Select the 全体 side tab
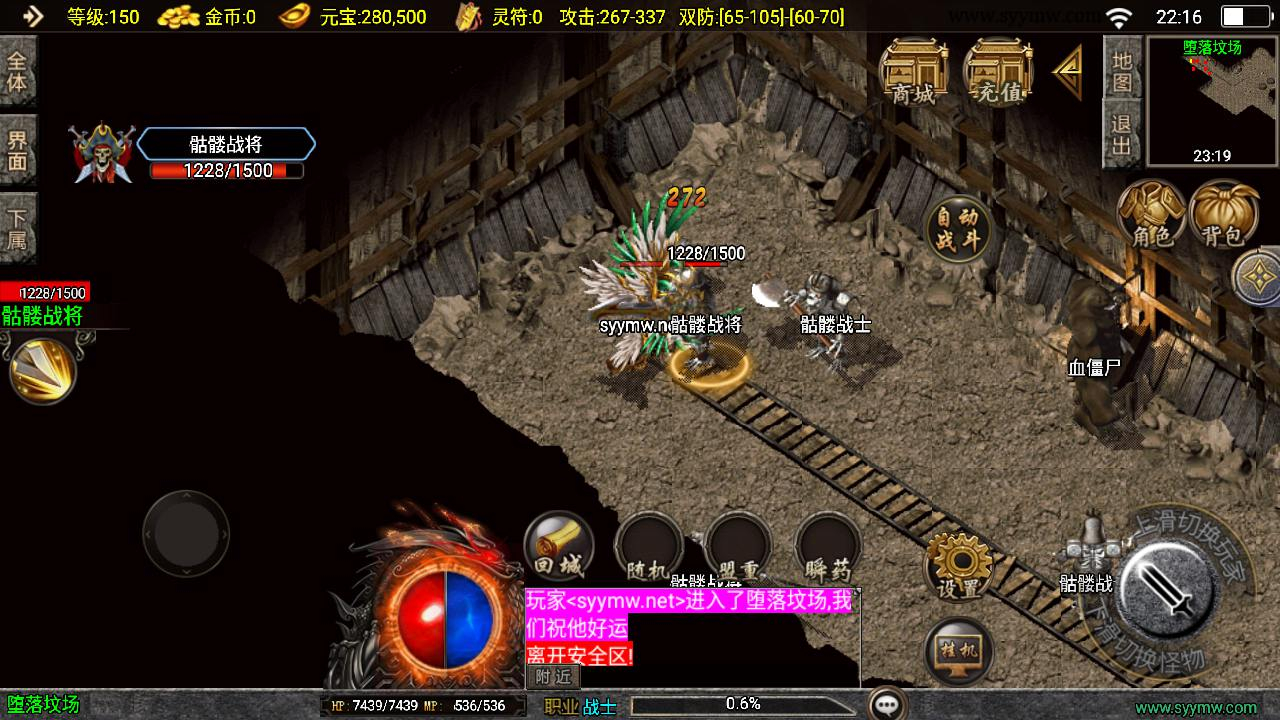Screen dimensions: 1280x720 click(18, 70)
